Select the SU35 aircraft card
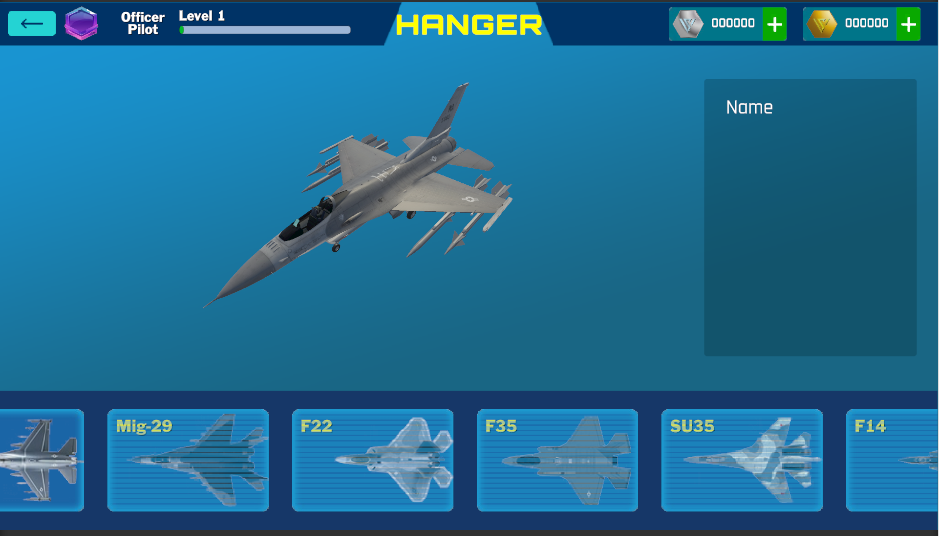The image size is (939, 536). click(742, 460)
